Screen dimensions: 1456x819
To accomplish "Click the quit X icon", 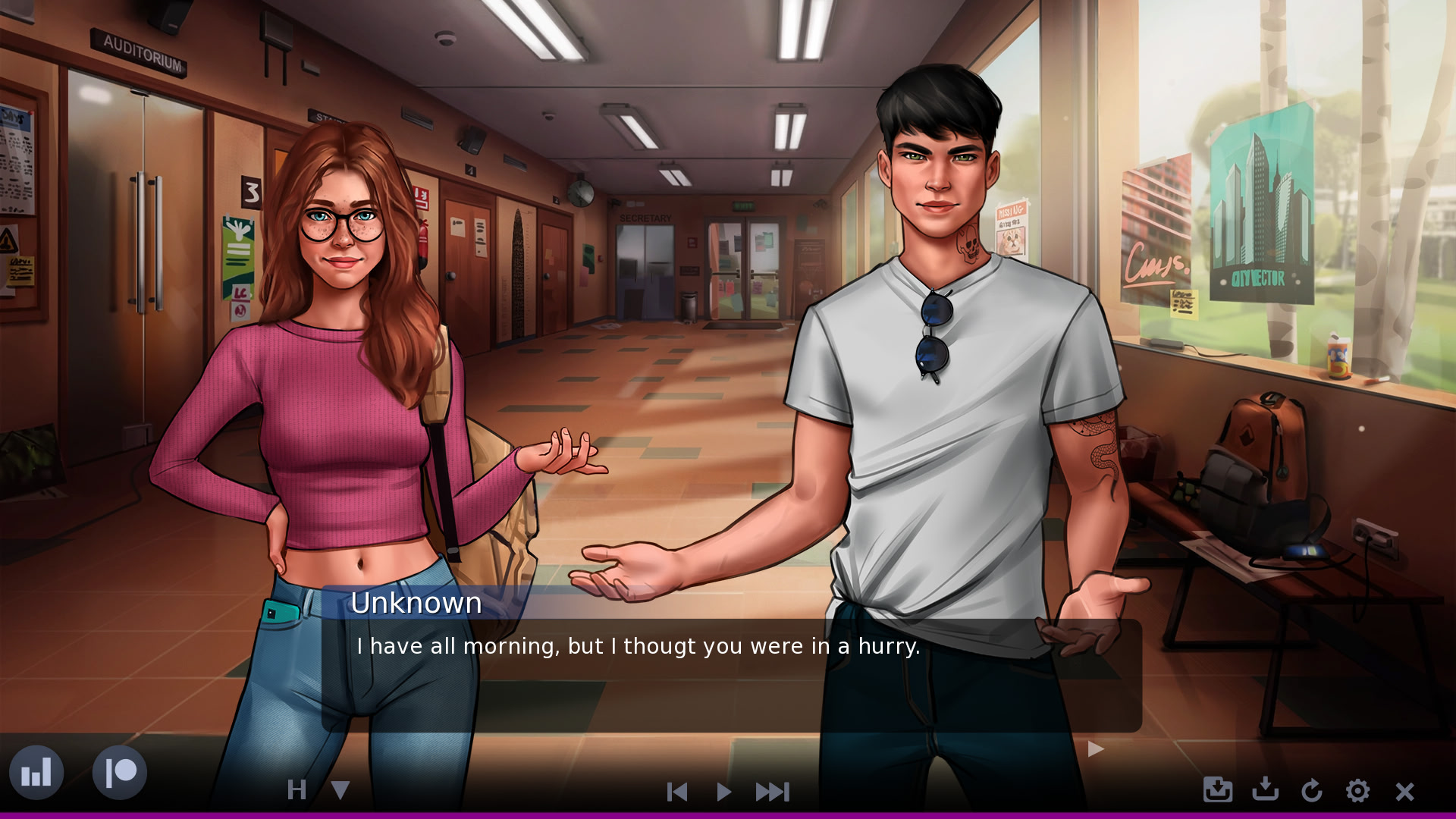I will point(1404,791).
